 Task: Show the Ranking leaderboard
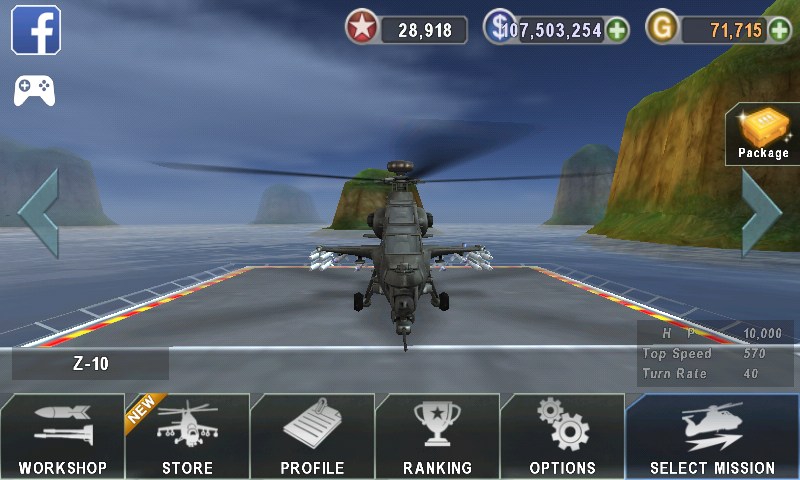coord(437,436)
